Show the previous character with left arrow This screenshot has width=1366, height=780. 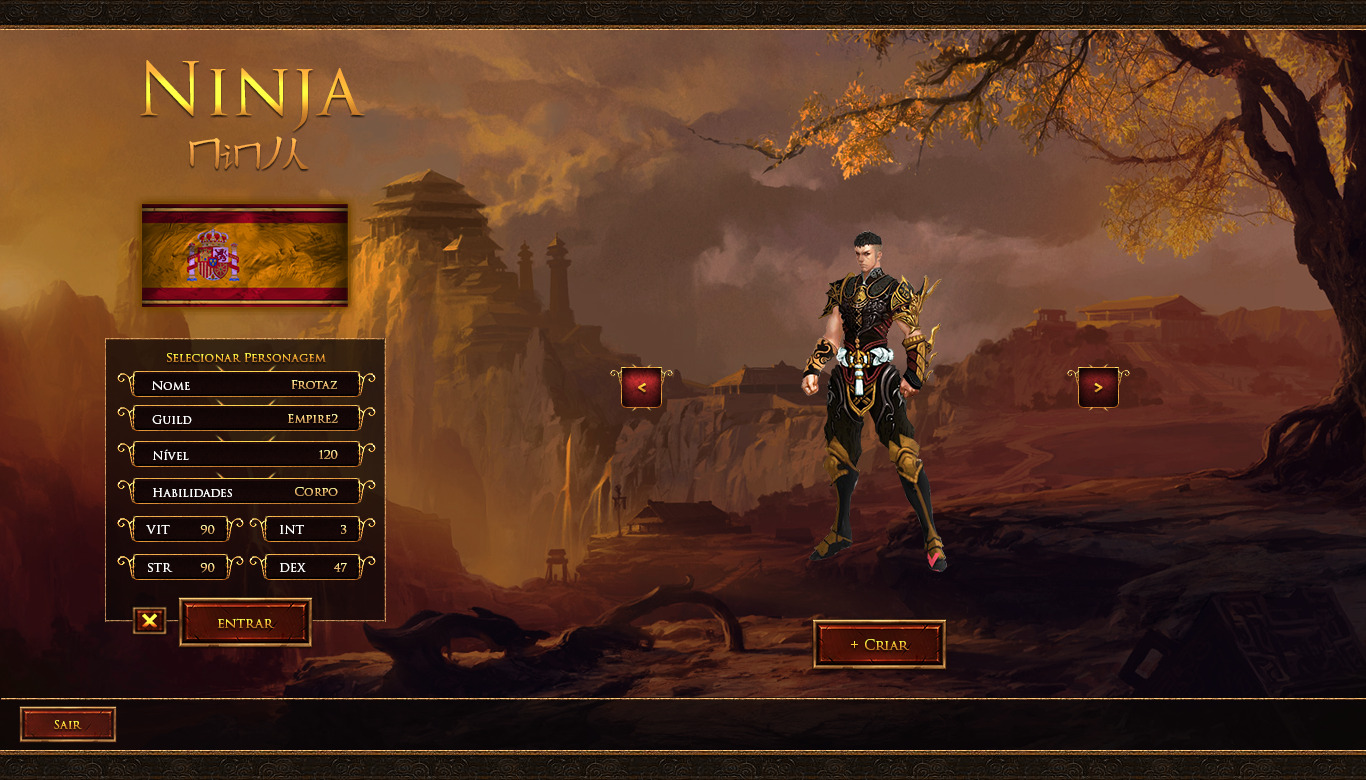(641, 387)
